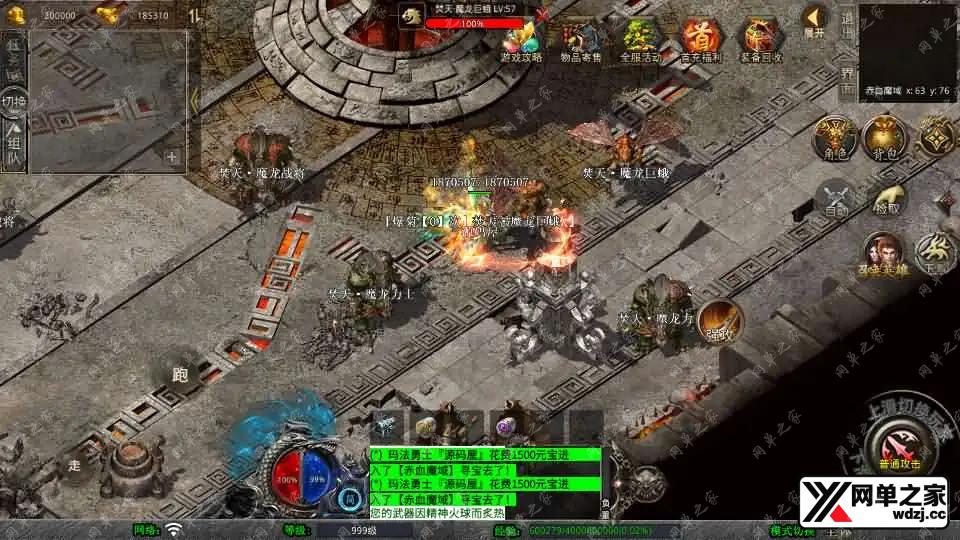Switch movement to 走 walk mode

[74, 462]
